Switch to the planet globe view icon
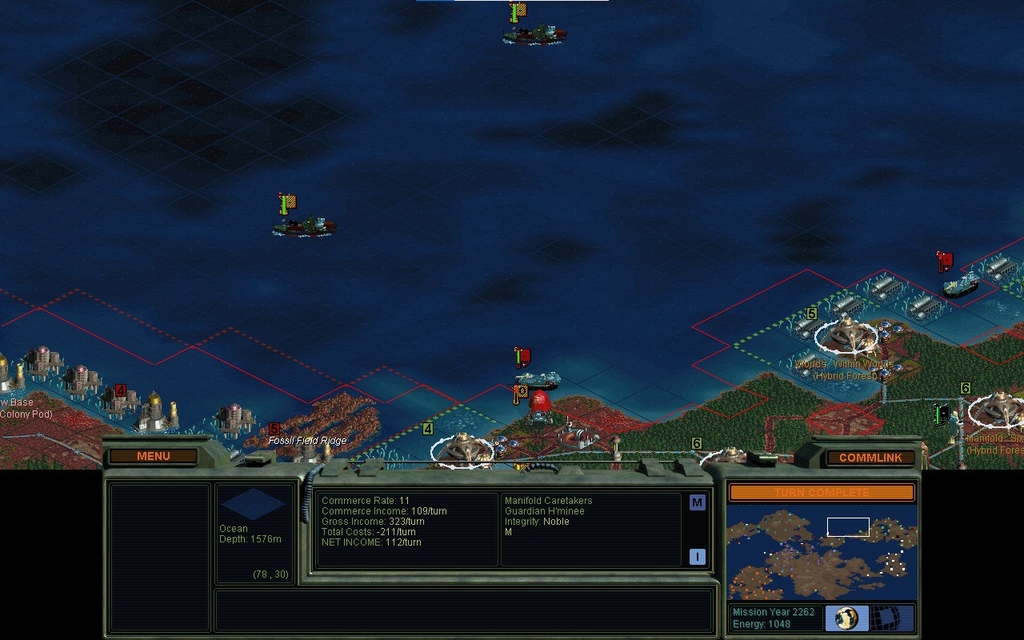The width and height of the screenshot is (1024, 640). click(x=847, y=617)
